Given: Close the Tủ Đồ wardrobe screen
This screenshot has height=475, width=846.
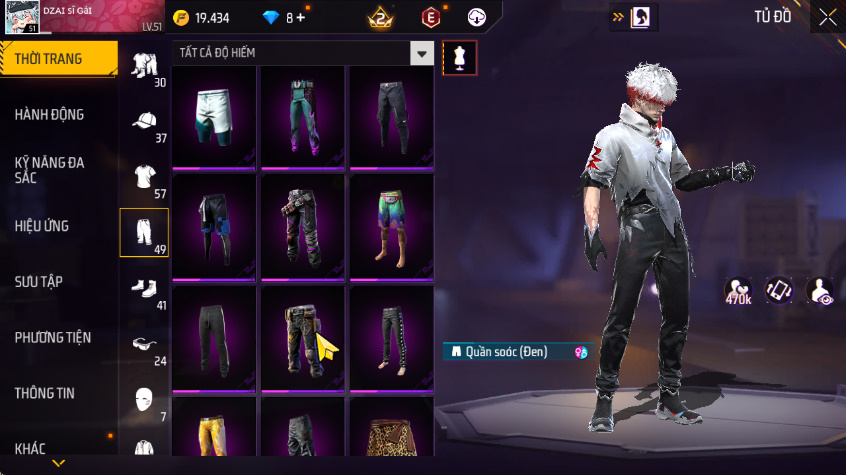Looking at the screenshot, I should 828,17.
